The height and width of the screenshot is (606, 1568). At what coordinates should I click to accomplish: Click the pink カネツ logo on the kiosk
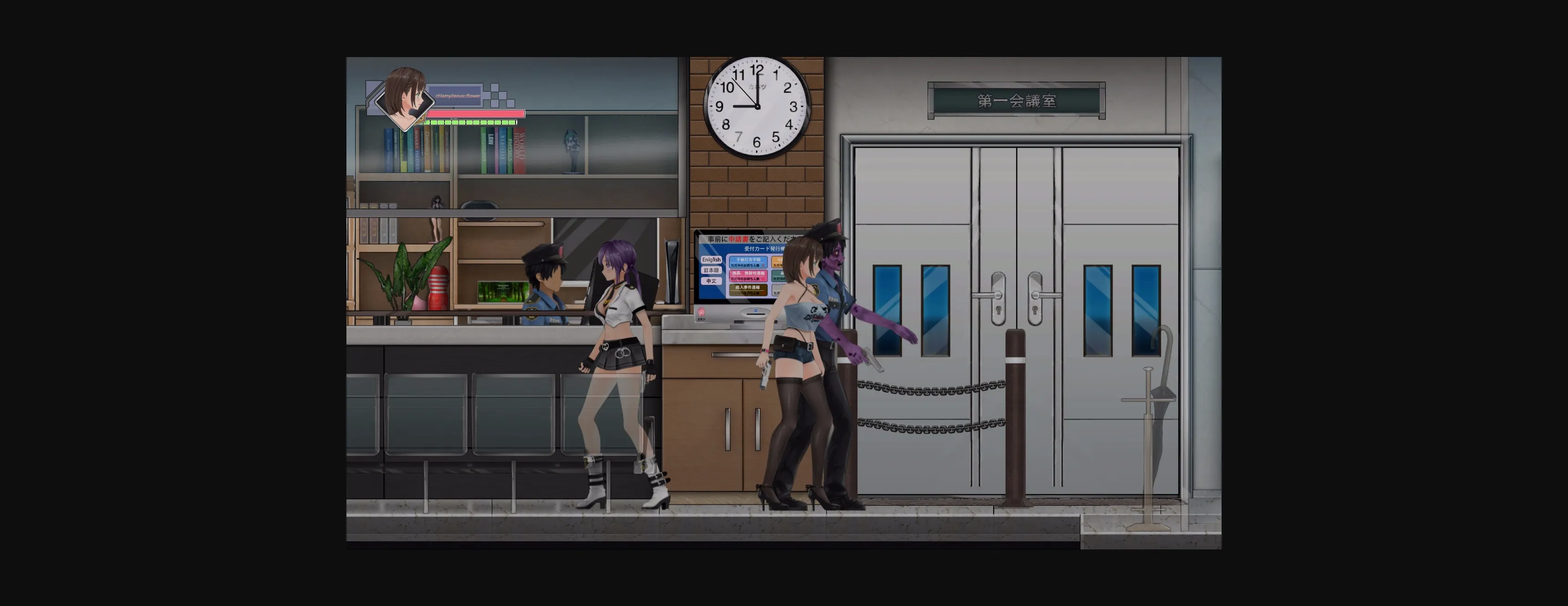click(x=701, y=312)
